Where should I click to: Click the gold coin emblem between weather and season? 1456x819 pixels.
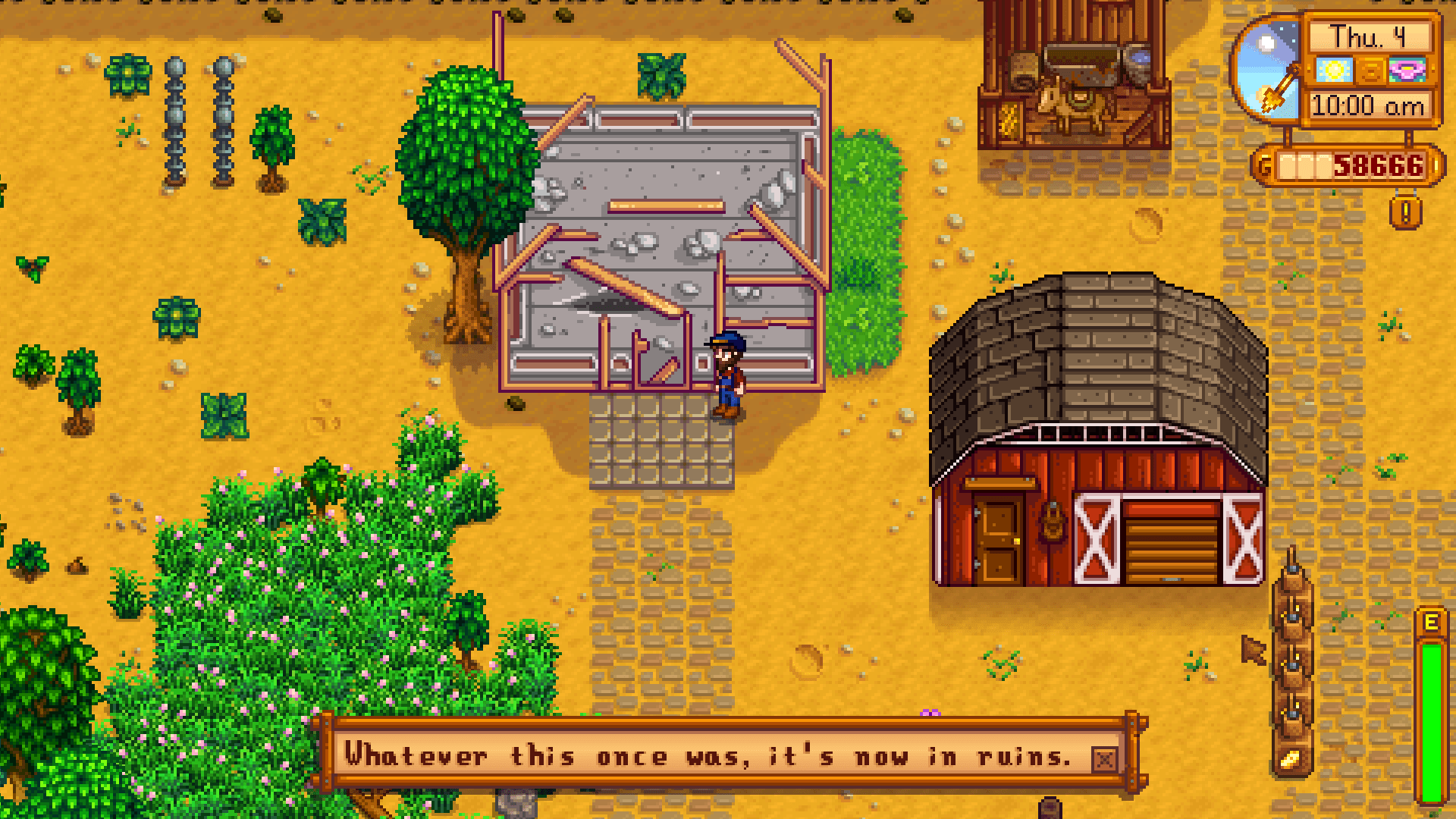pyautogui.click(x=1373, y=71)
